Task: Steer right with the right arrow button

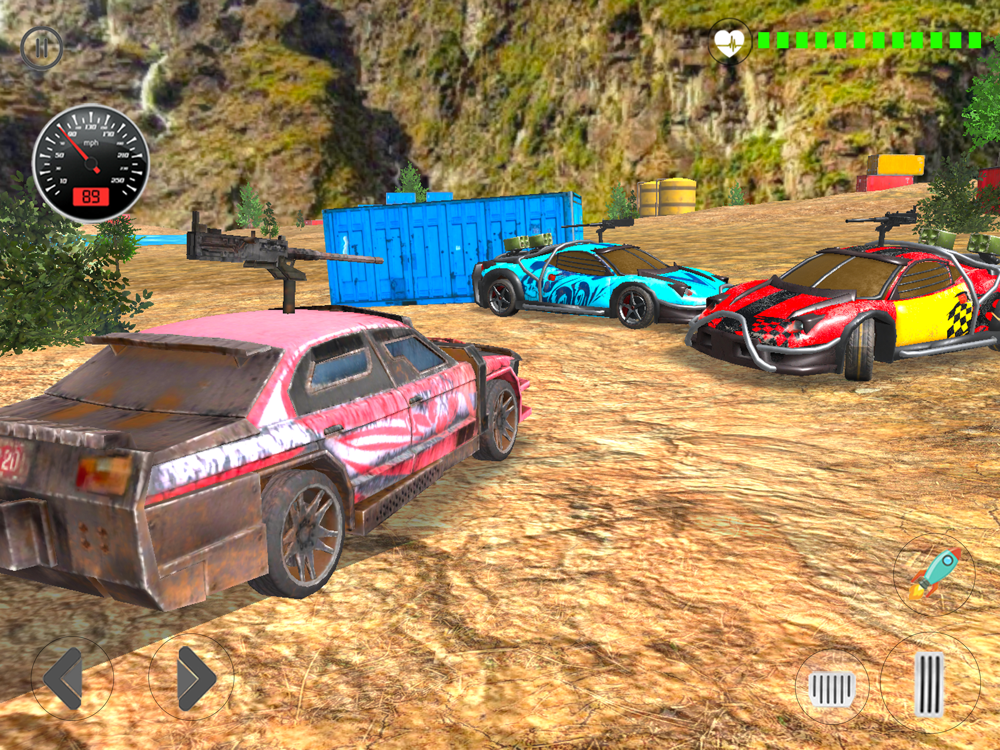Action: click(191, 678)
